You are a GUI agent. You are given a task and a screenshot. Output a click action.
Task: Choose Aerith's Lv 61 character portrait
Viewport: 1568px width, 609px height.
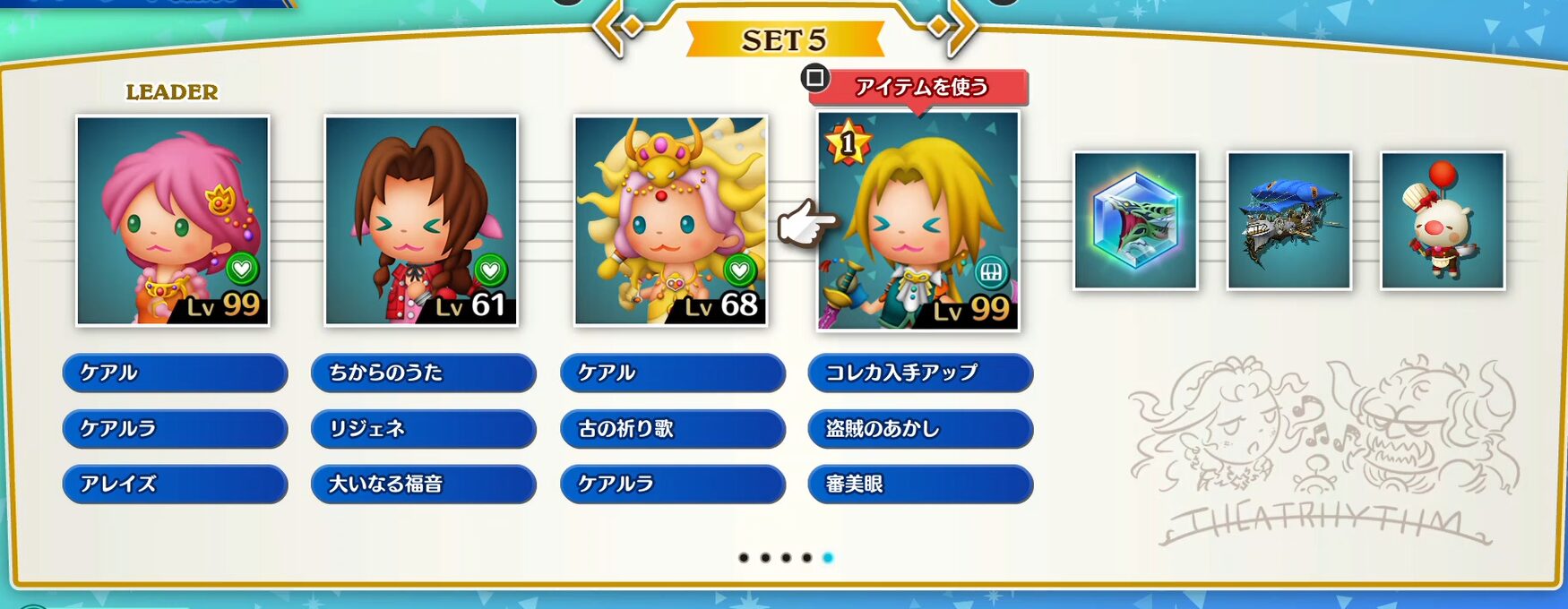[x=421, y=220]
